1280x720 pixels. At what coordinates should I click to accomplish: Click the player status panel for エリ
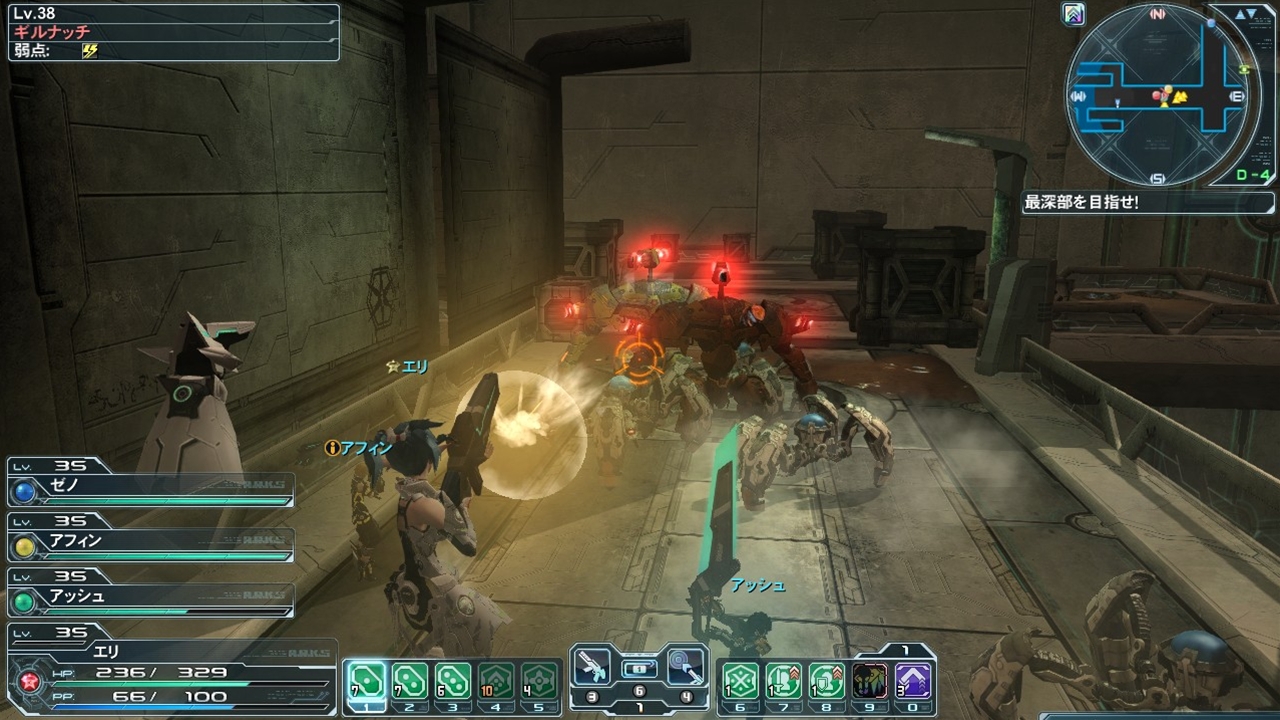point(170,673)
